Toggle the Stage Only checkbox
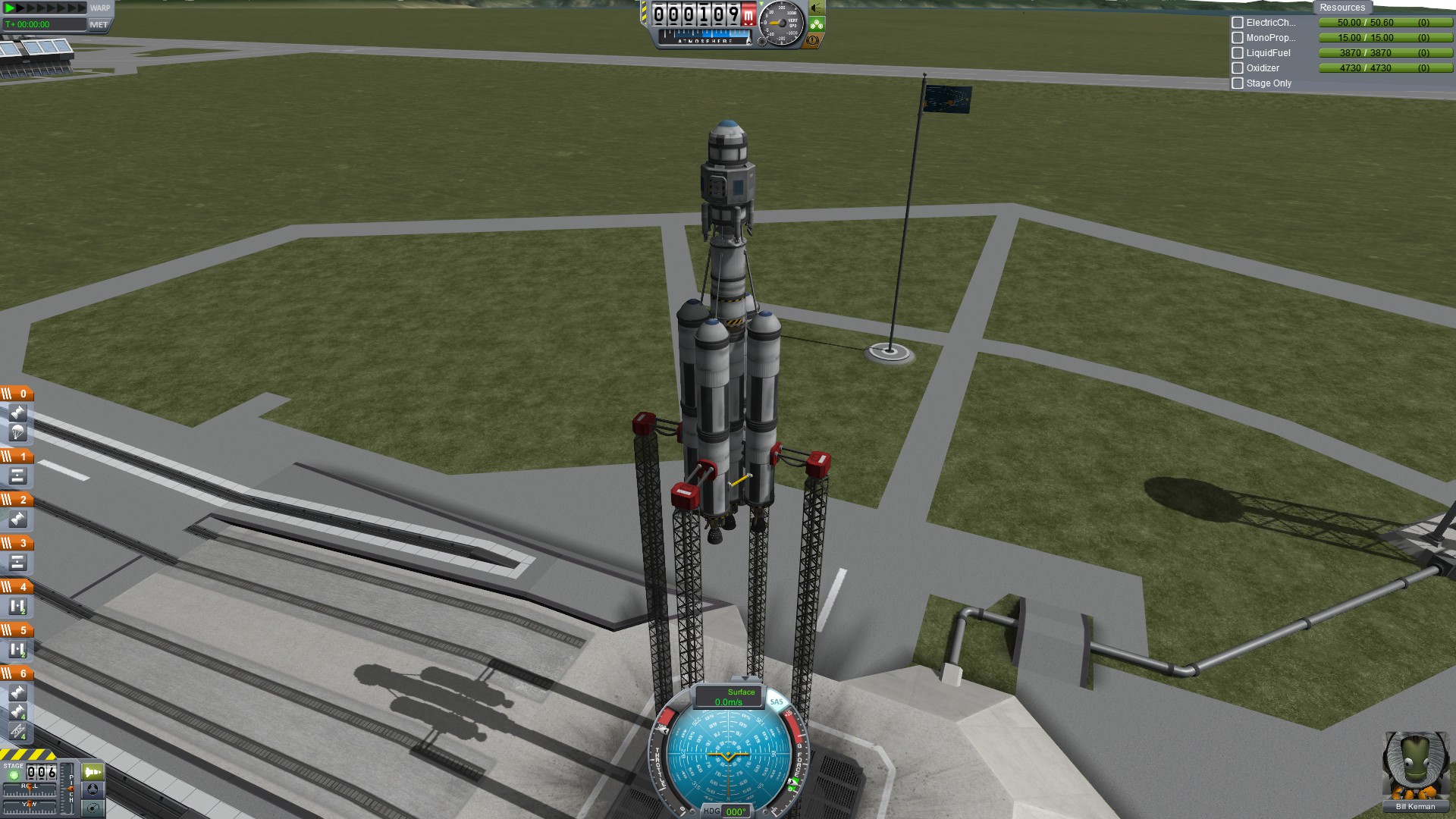 (x=1238, y=83)
